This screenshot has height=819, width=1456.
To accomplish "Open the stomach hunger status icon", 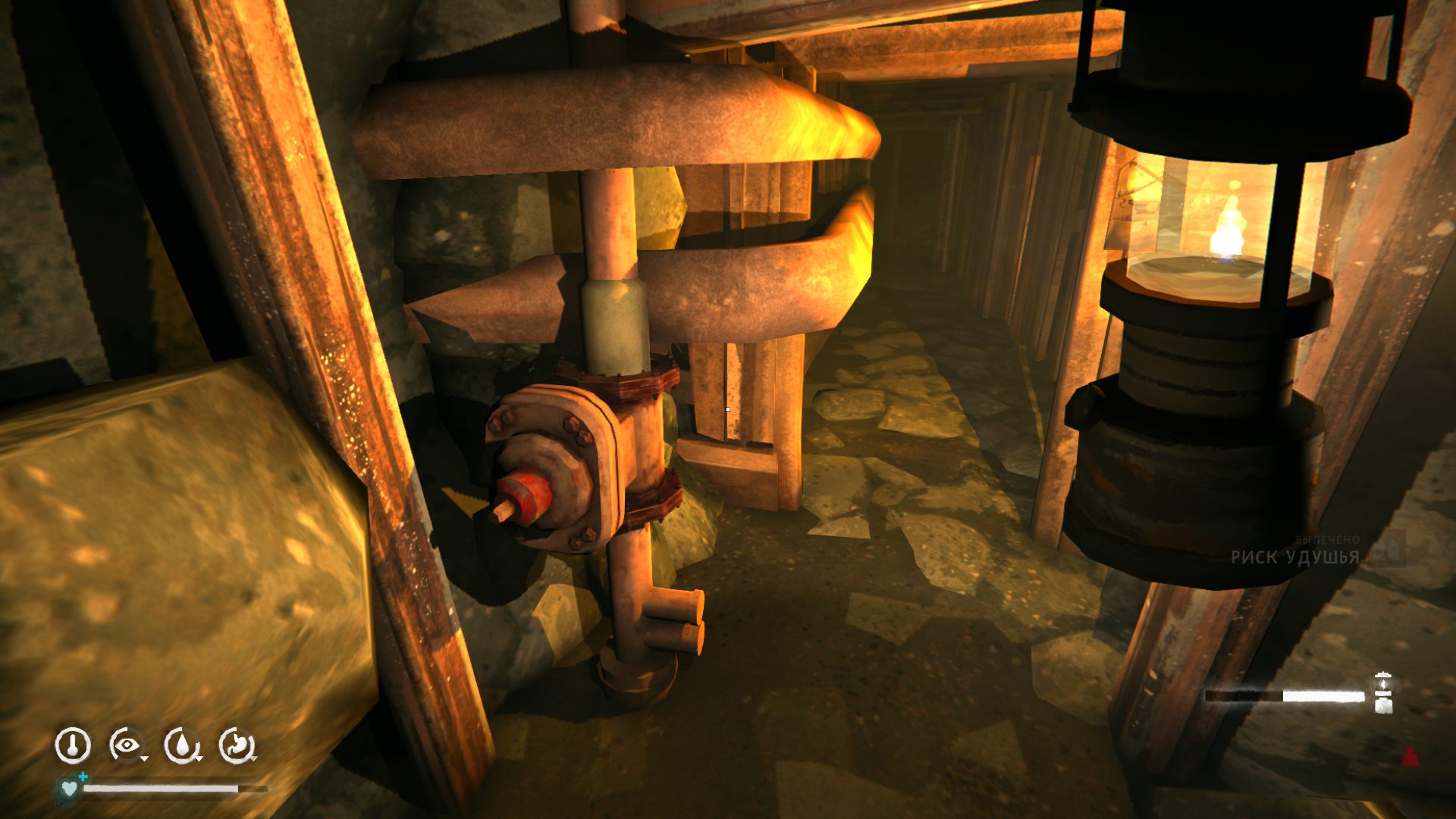I will tap(237, 745).
